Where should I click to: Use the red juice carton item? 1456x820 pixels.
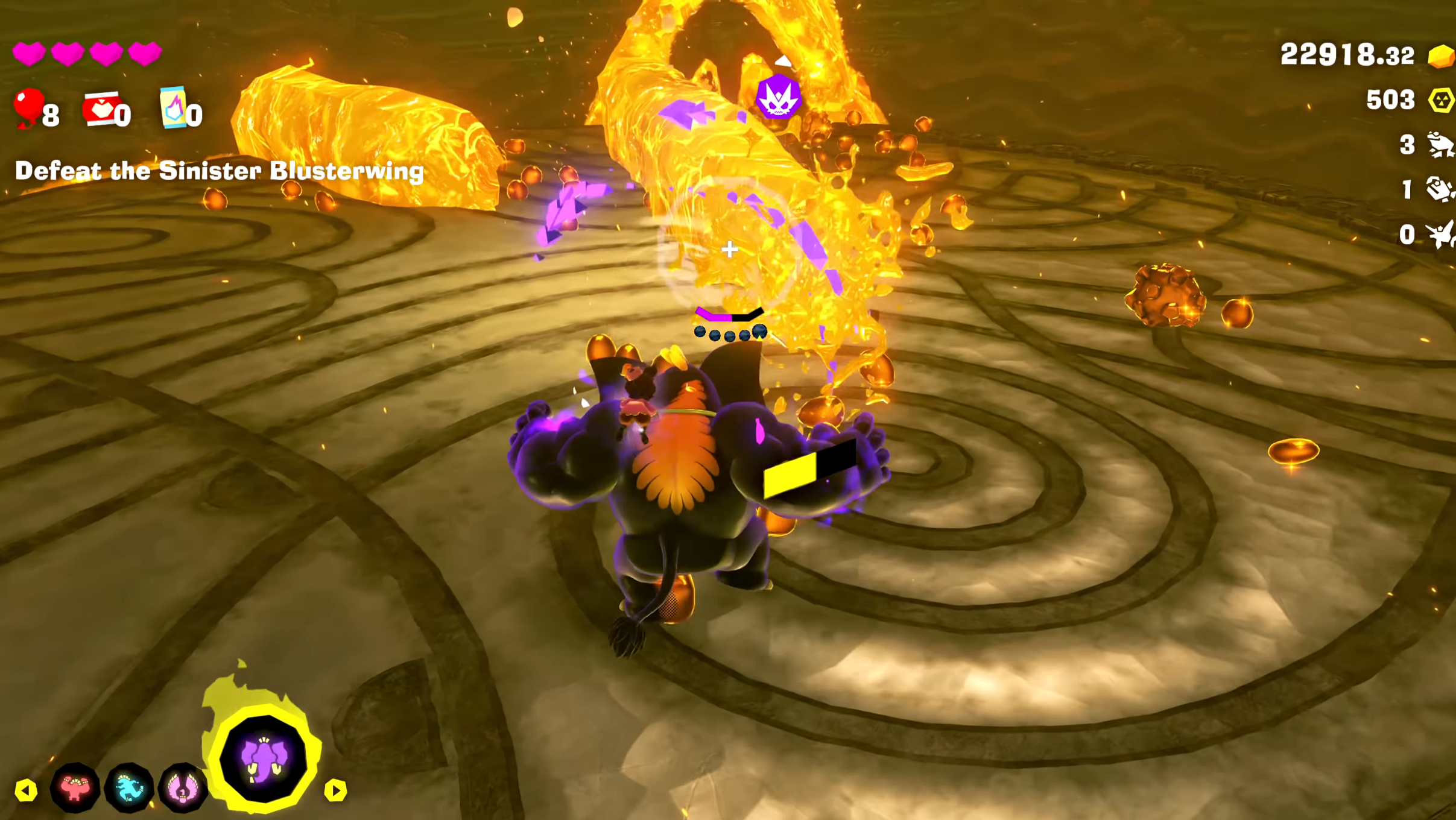[101, 109]
